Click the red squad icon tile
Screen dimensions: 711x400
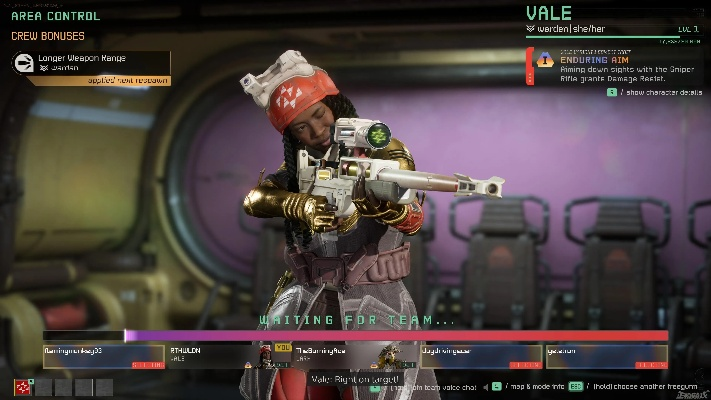23,387
